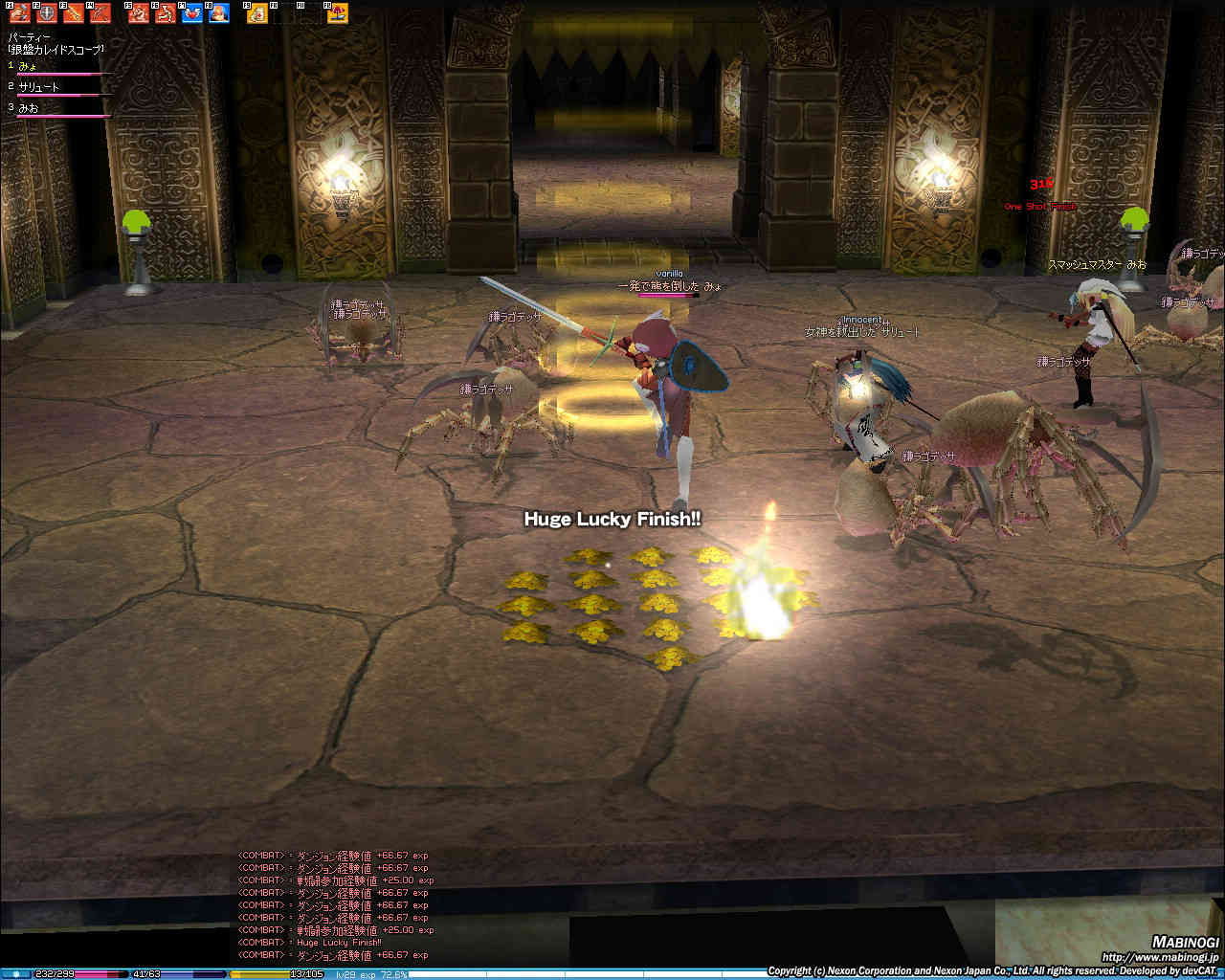This screenshot has height=980, width=1225.
Task: Select the F3 sword skill icon
Action: pos(73,13)
